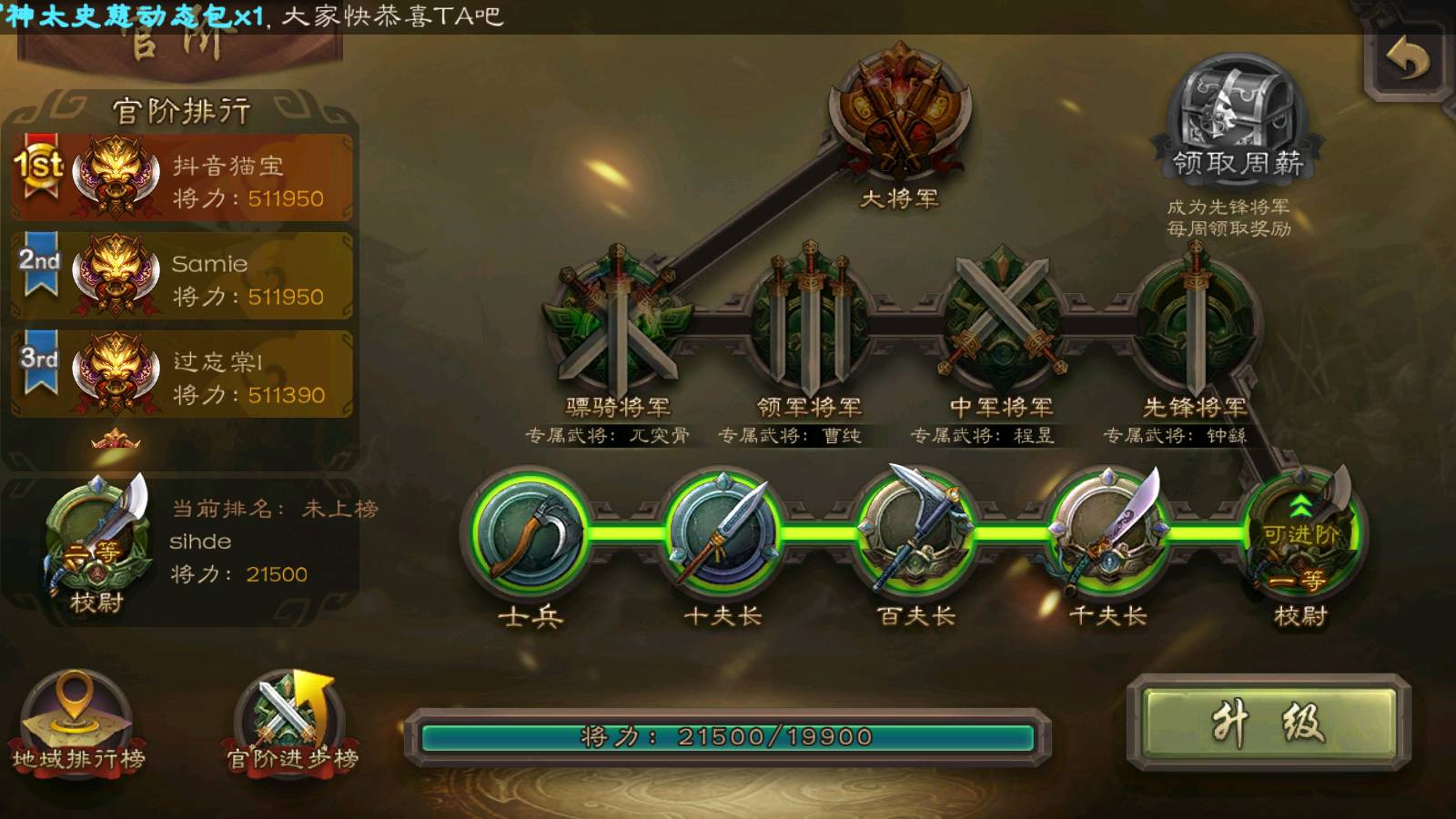The image size is (1456, 819).
Task: Select the 骠骑将军 rank emblem
Action: tap(617, 320)
